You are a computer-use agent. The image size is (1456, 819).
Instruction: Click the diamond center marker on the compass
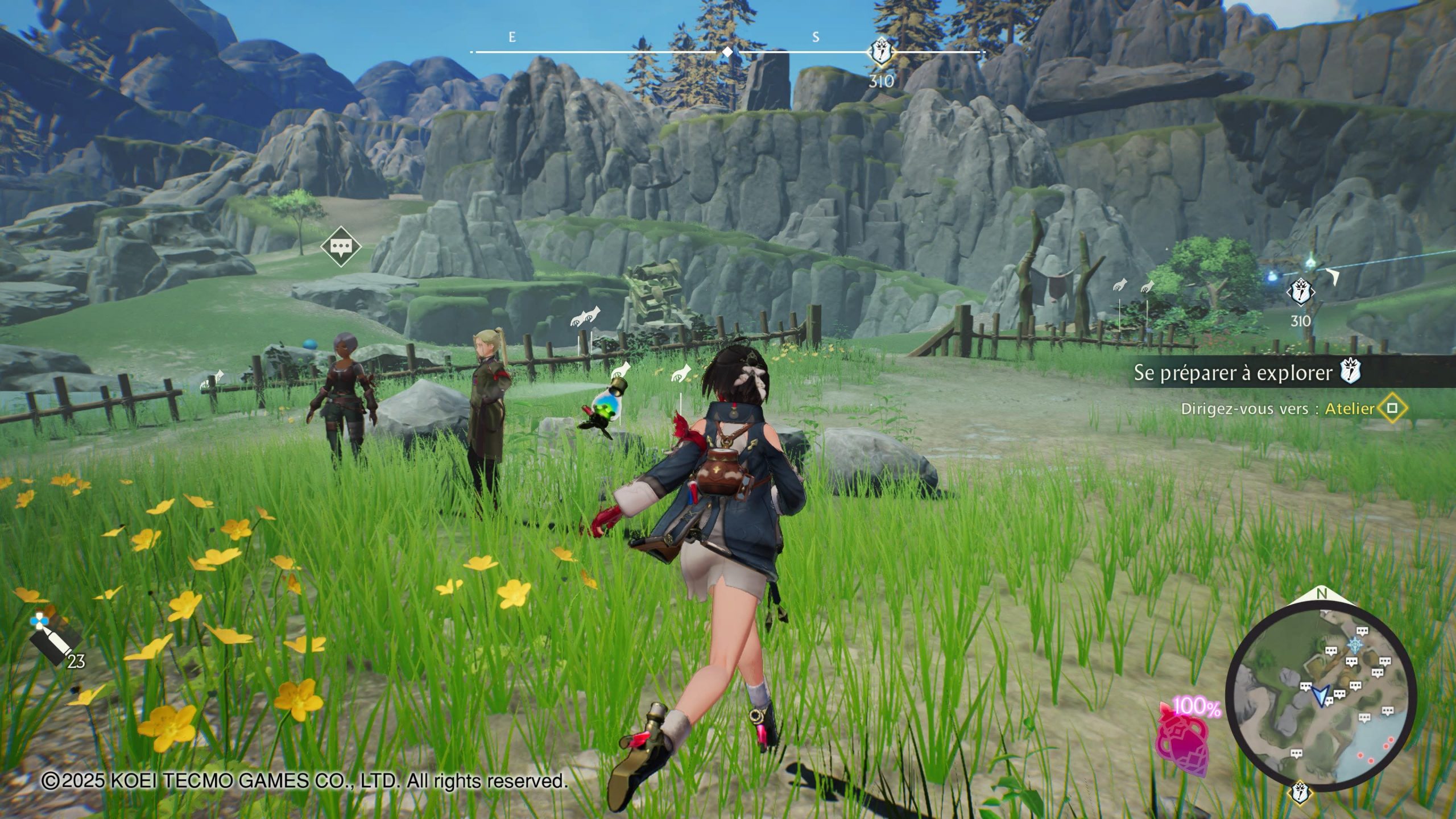727,52
